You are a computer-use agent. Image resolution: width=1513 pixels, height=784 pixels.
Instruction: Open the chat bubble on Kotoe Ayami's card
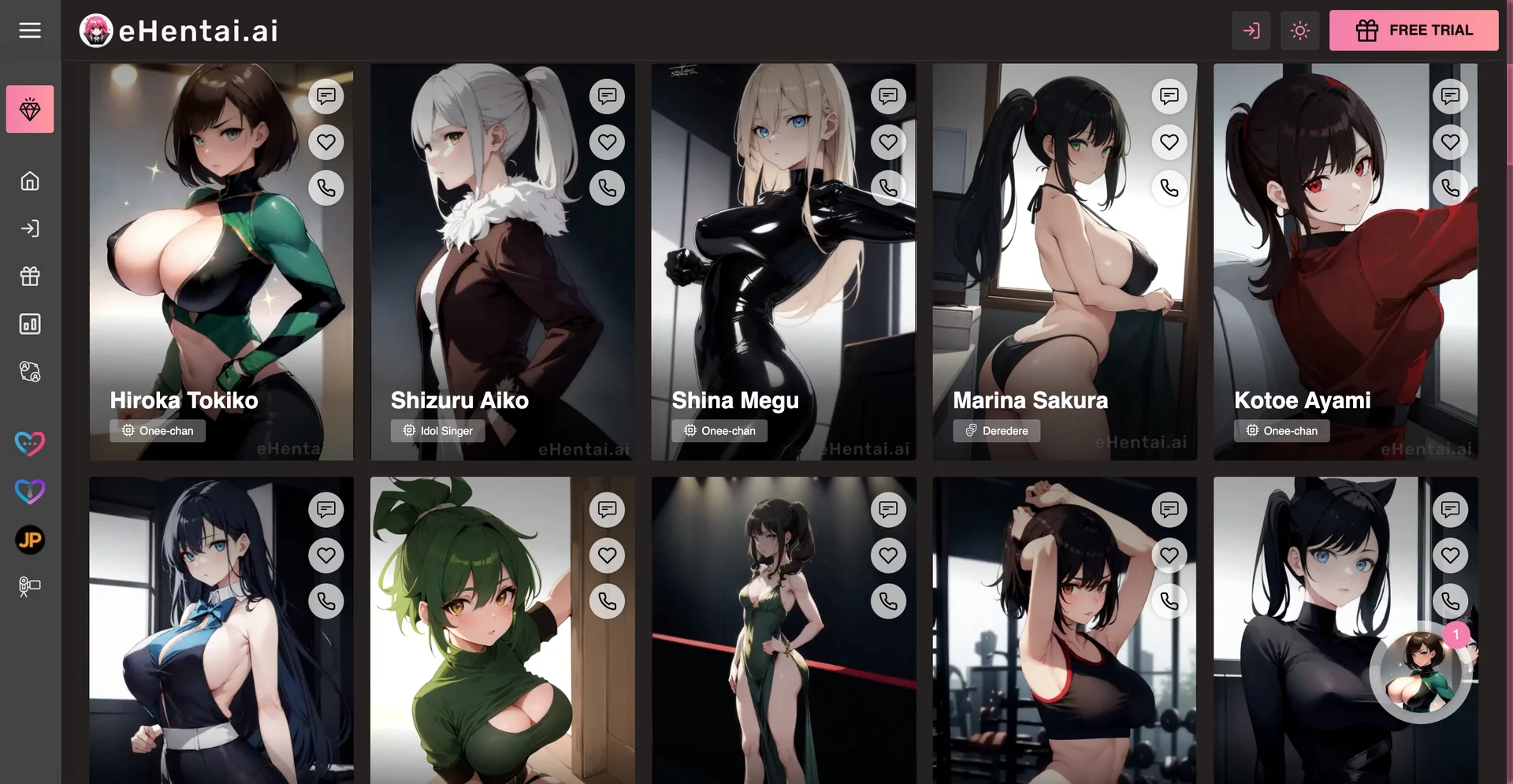click(x=1450, y=96)
